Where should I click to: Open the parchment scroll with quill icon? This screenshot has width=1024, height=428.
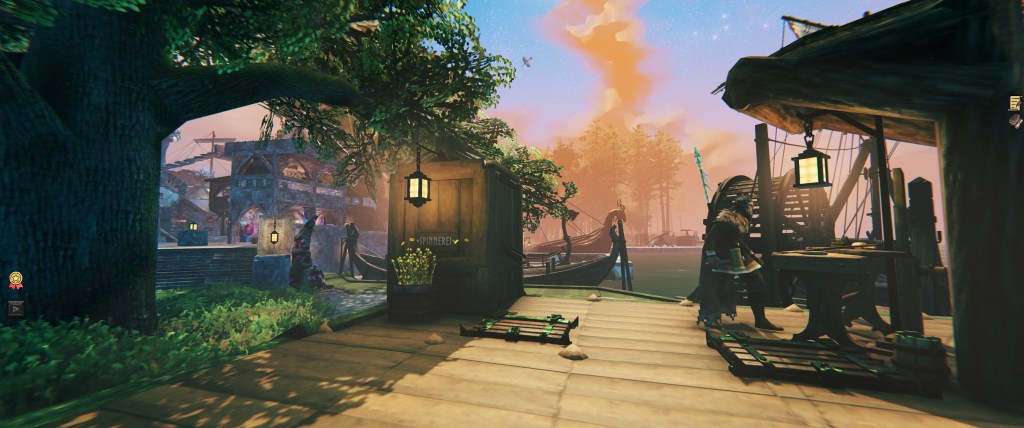pyautogui.click(x=1015, y=103)
